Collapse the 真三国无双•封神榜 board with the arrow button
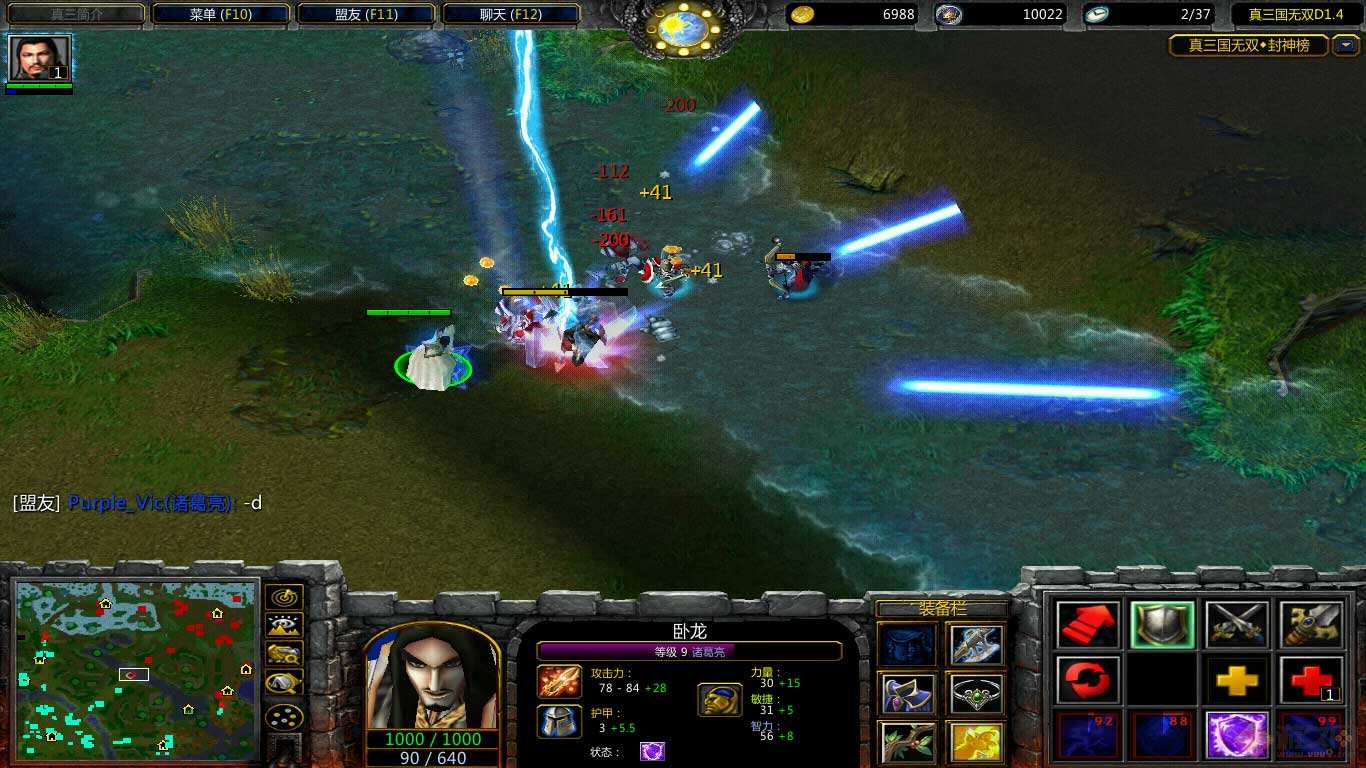Screen dimensions: 1366x768 [x=1346, y=45]
